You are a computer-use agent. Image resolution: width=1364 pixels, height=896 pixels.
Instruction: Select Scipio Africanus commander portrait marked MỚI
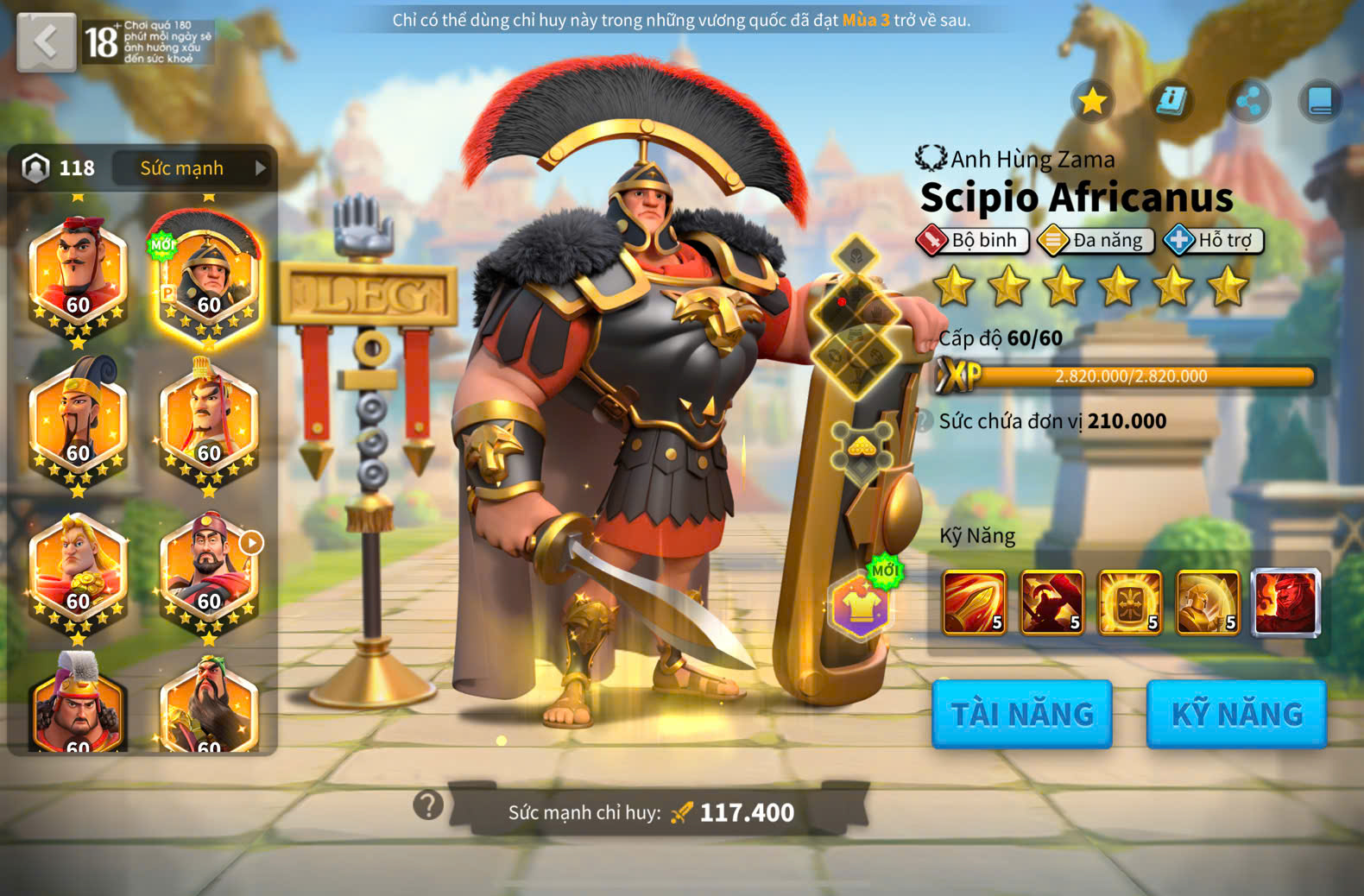[x=208, y=281]
